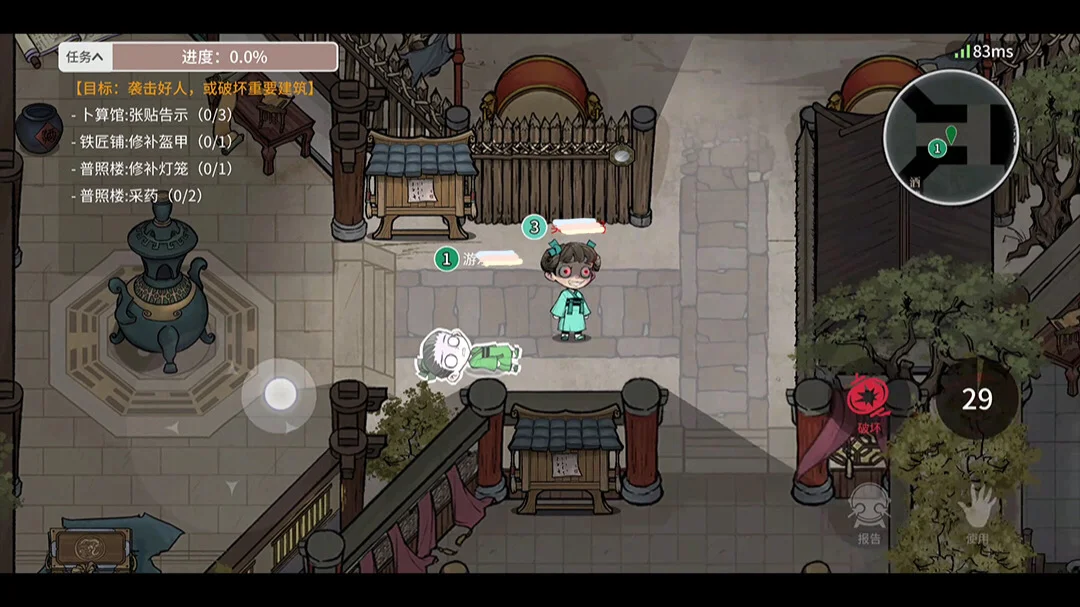The image size is (1080, 607).
Task: Tap the 使用 hand button
Action: point(977,515)
